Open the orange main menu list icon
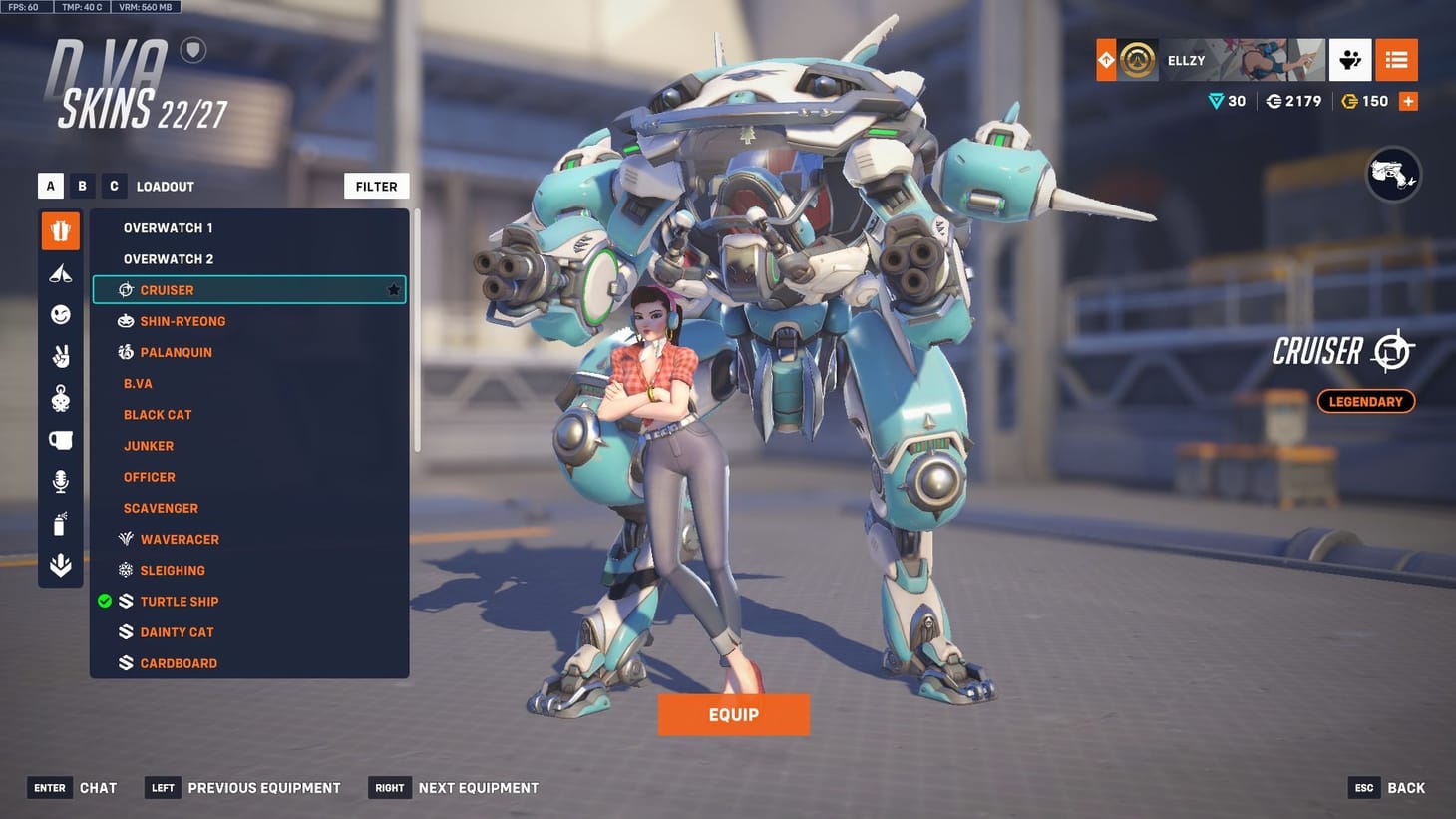Image resolution: width=1456 pixels, height=819 pixels. (1396, 60)
